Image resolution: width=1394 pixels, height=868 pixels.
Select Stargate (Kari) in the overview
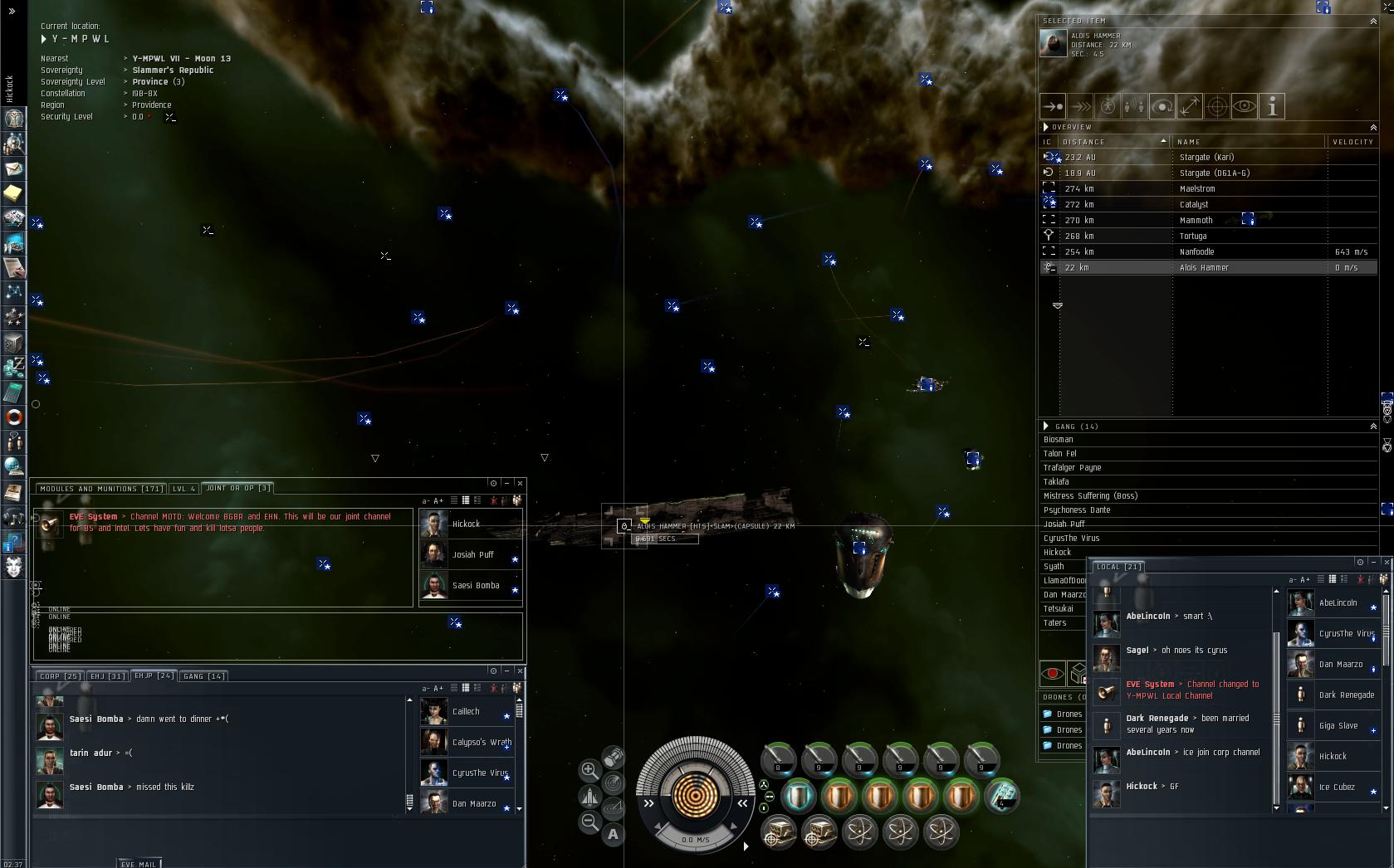pos(1206,157)
